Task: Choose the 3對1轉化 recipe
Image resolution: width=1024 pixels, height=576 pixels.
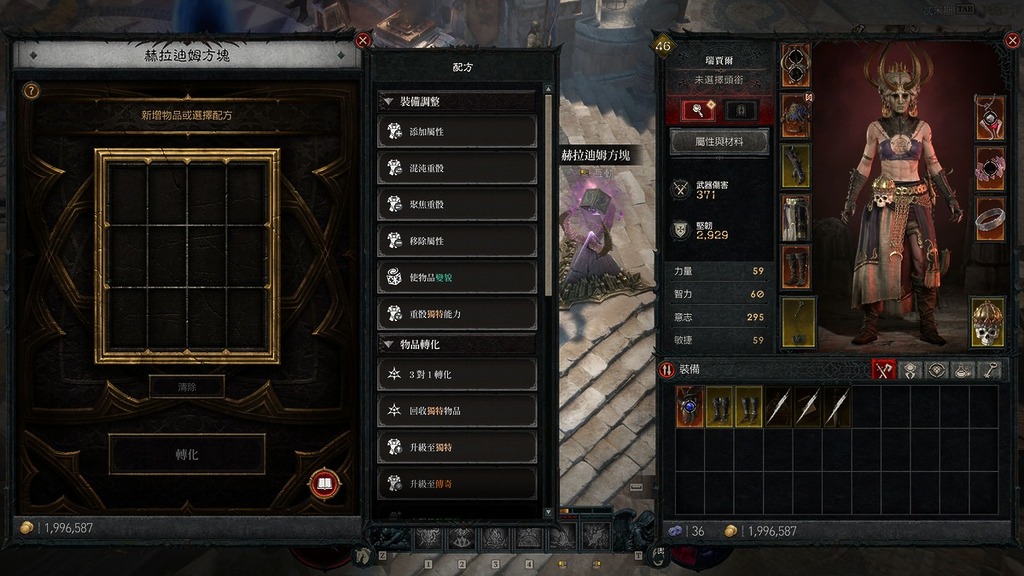Action: [x=457, y=374]
